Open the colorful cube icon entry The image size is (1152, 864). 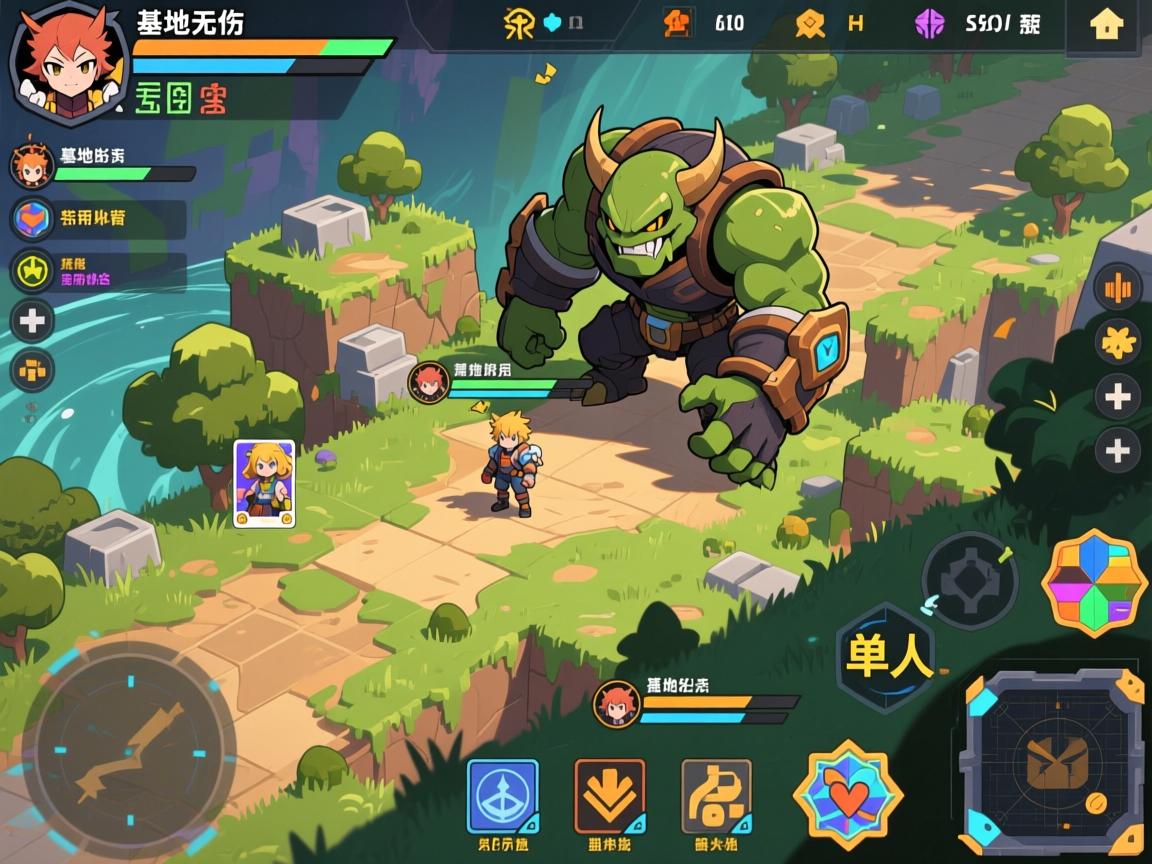coord(33,218)
